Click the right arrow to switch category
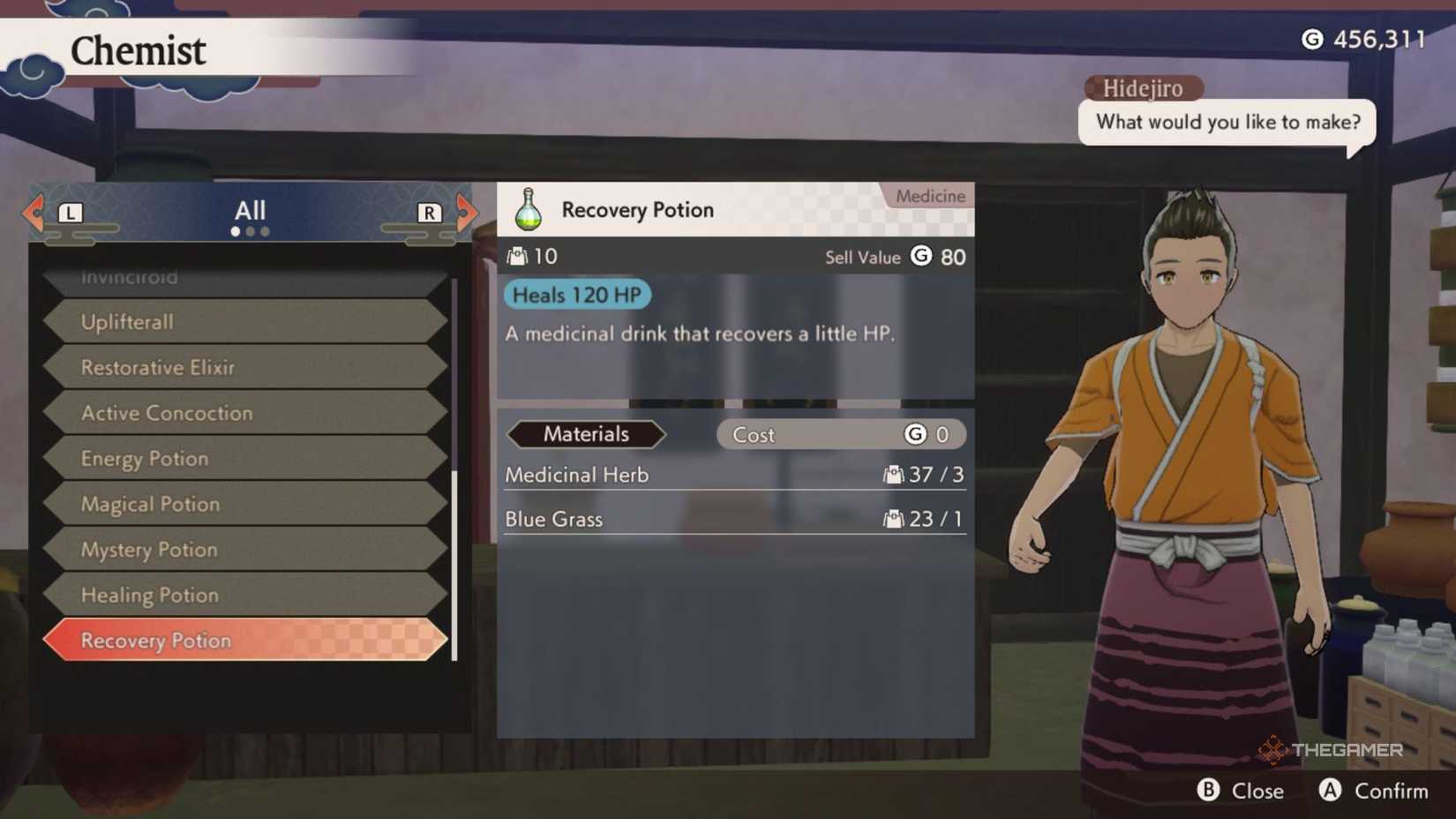This screenshot has height=819, width=1456. pyautogui.click(x=468, y=212)
